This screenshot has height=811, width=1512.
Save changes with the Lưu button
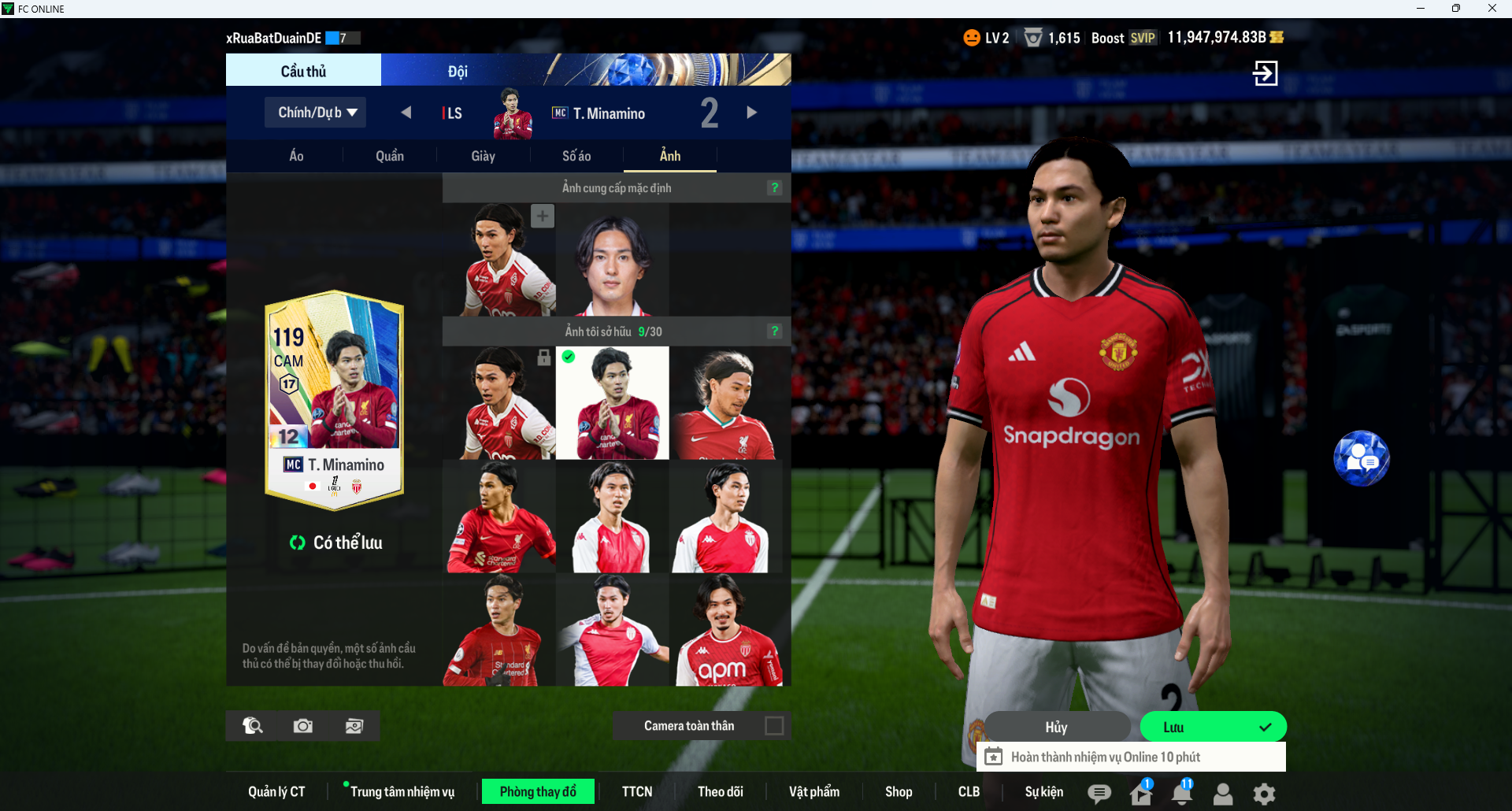coord(1213,727)
